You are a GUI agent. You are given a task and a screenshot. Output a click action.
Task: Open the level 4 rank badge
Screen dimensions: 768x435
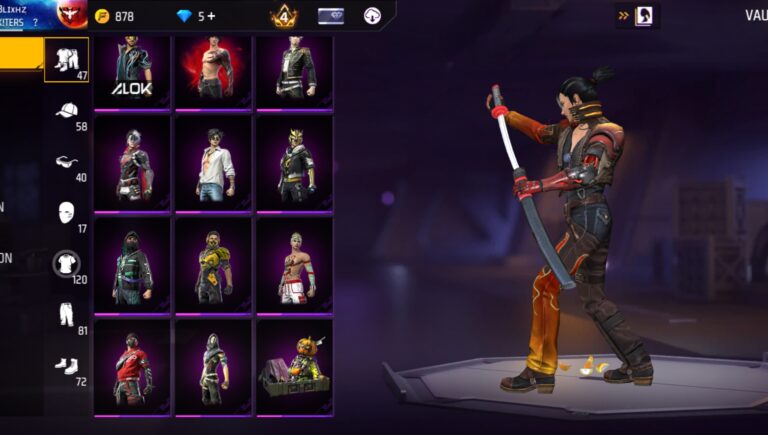coord(283,16)
